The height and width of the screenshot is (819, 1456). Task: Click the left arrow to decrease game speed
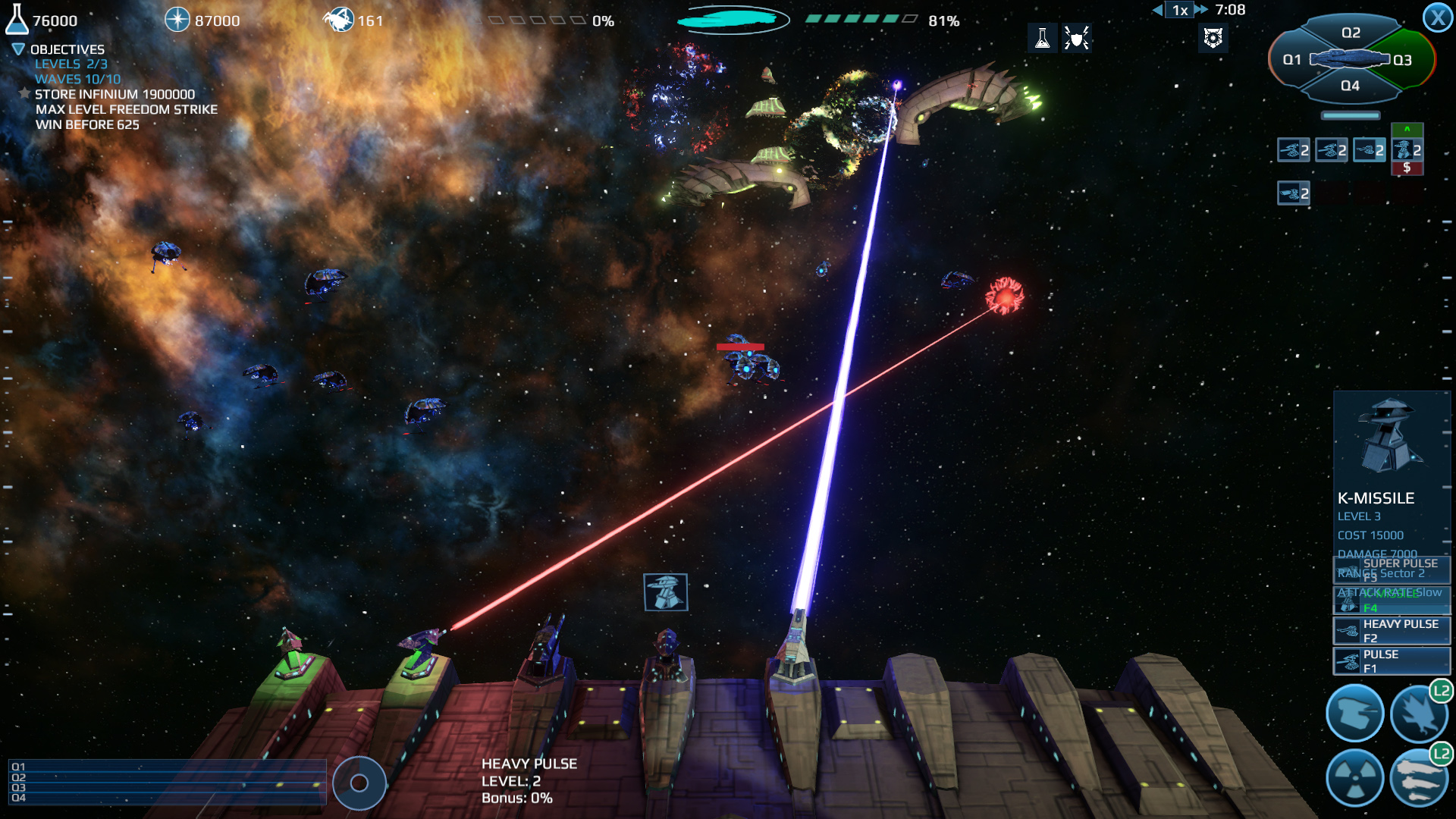click(1159, 10)
